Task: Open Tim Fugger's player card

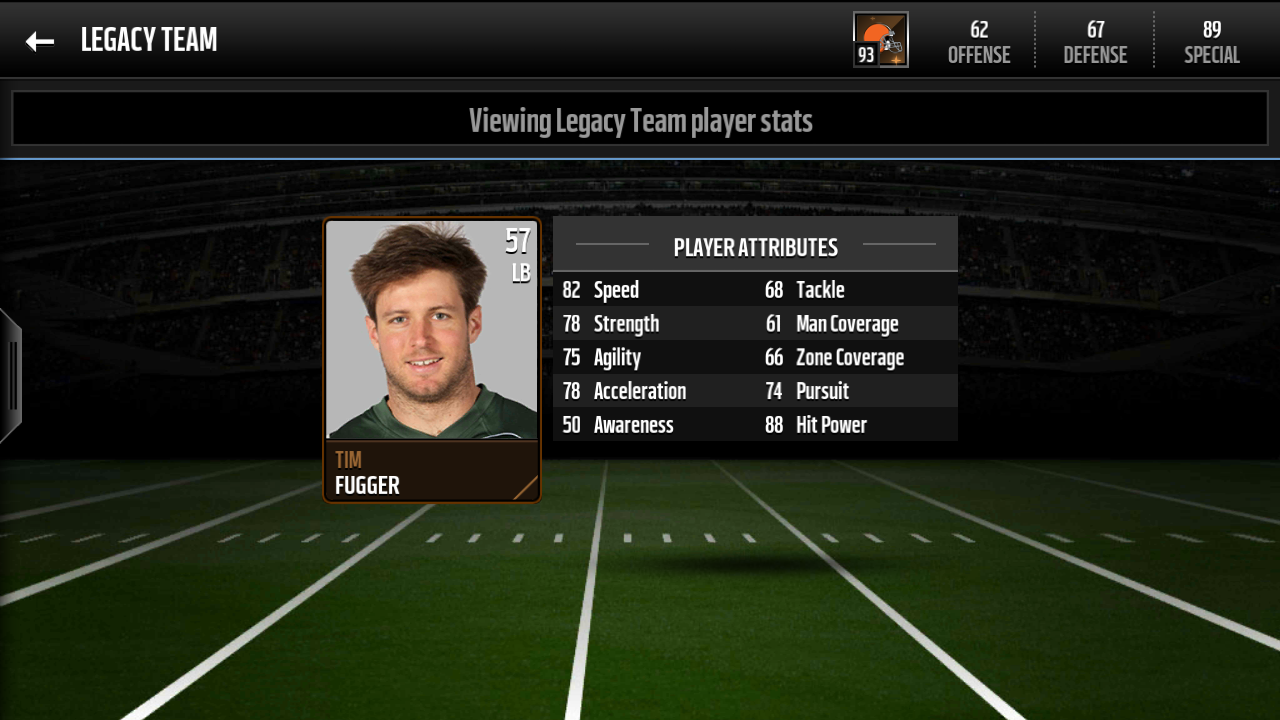Action: (x=432, y=360)
